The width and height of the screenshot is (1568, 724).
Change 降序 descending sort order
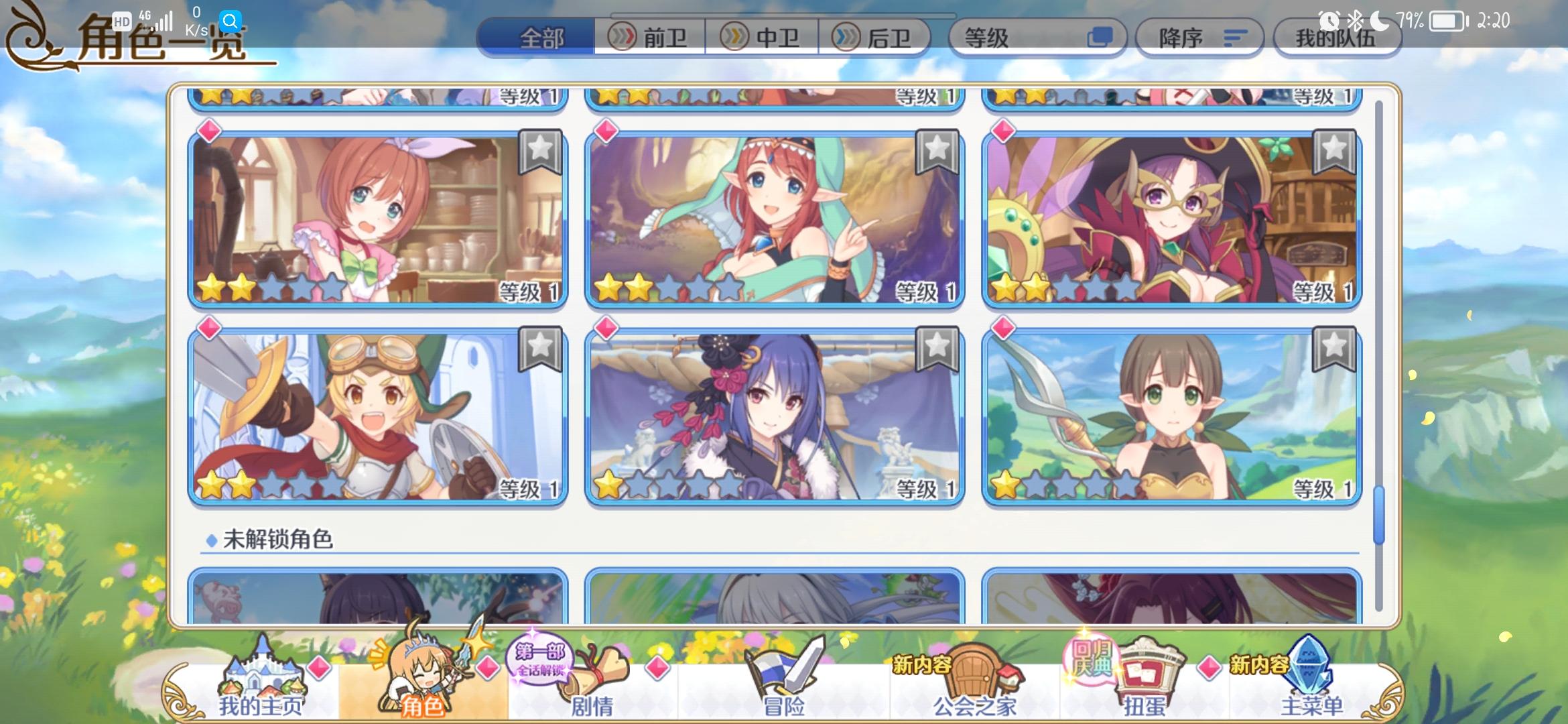click(1199, 38)
